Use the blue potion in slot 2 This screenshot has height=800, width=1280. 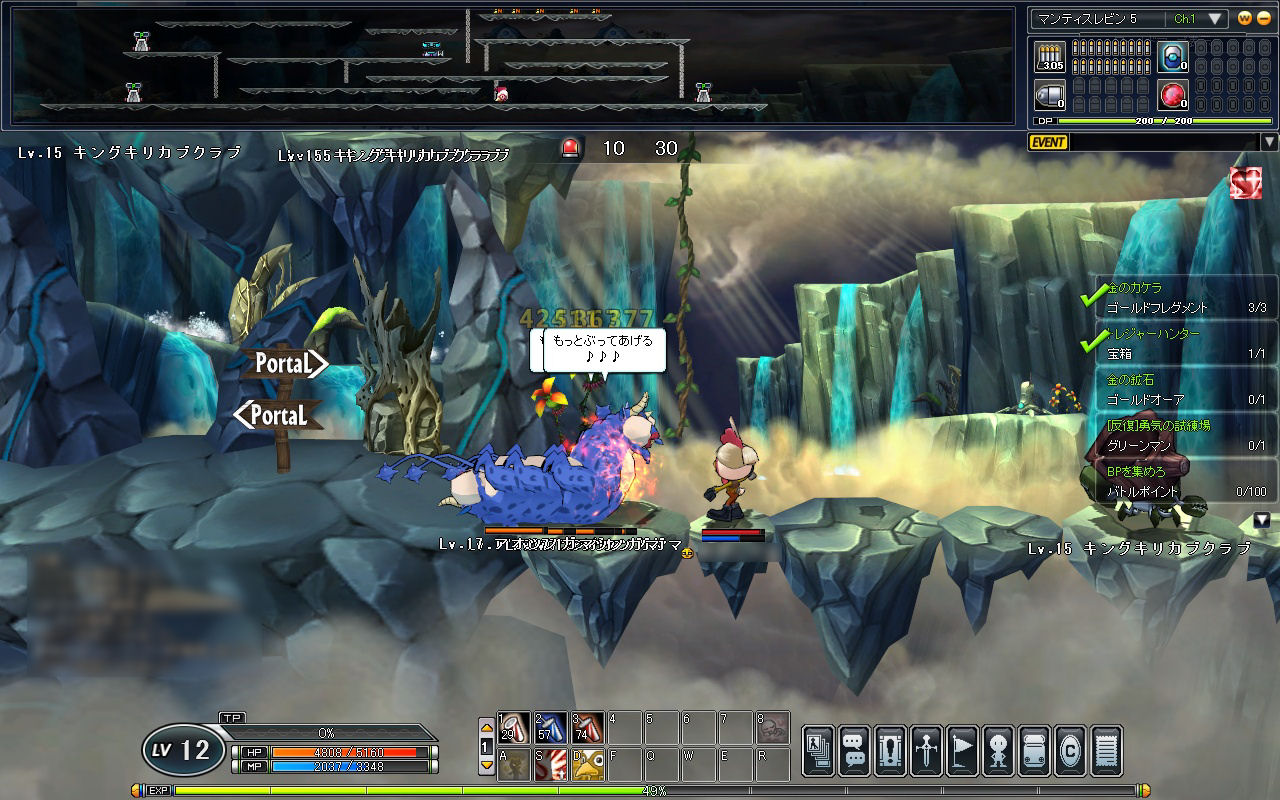click(x=551, y=727)
